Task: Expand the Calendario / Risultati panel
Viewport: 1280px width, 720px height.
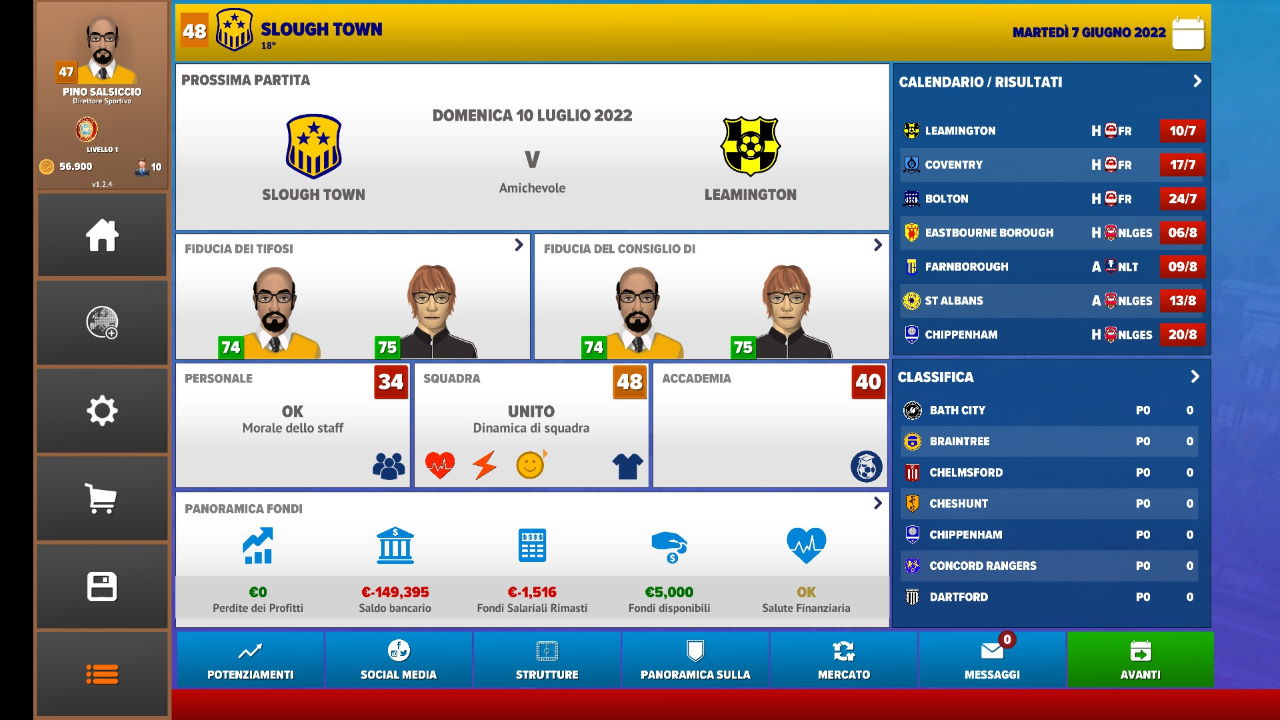Action: click(x=1197, y=82)
